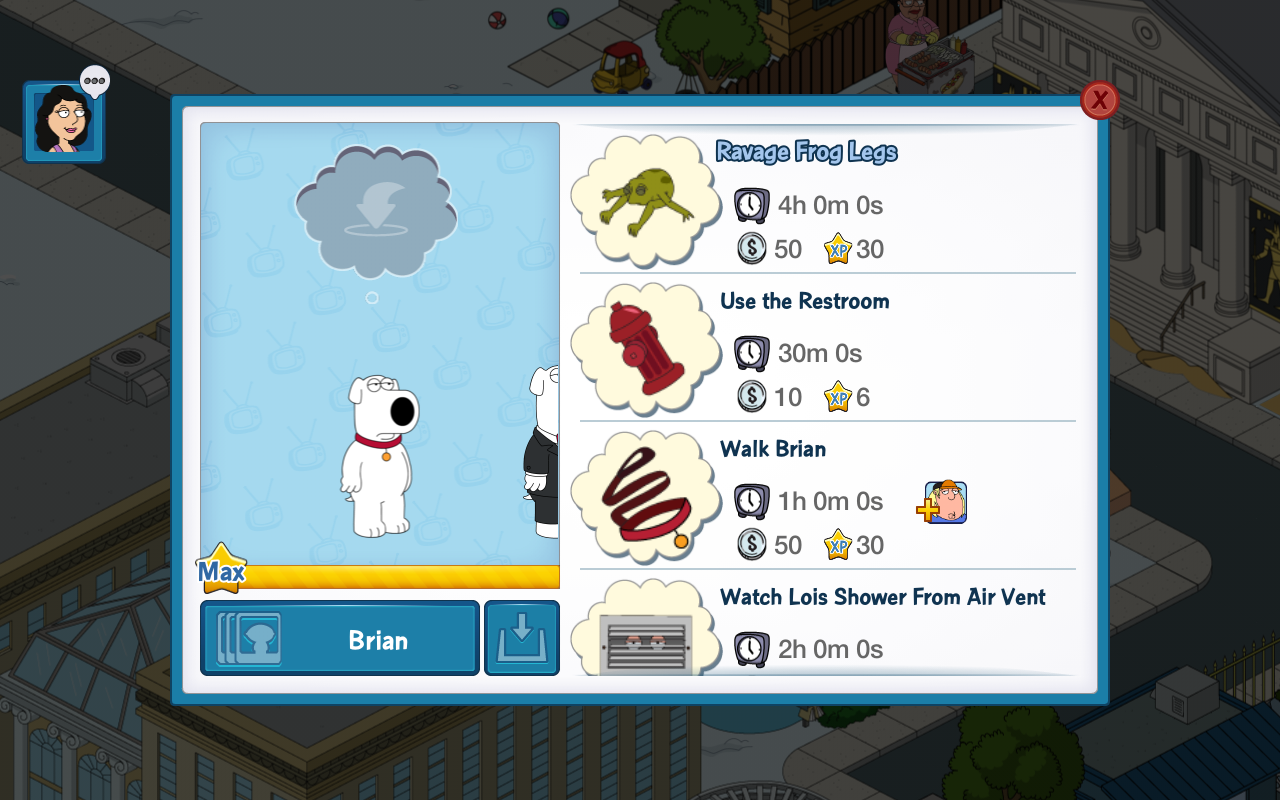1280x800 pixels.
Task: Pick Watch Lois Shower From Air Vent
Action: tap(882, 598)
